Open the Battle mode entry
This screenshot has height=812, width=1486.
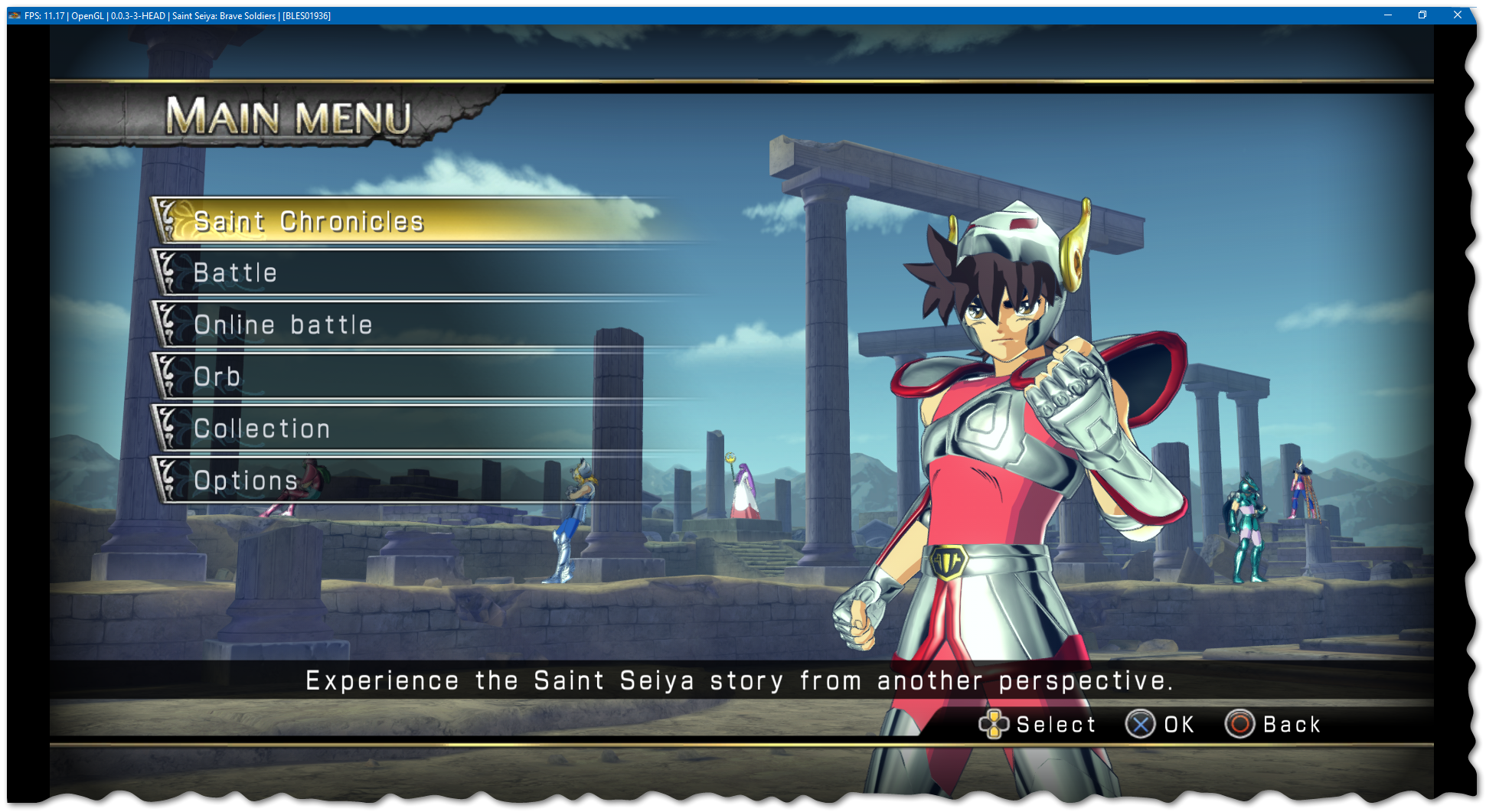coord(236,273)
